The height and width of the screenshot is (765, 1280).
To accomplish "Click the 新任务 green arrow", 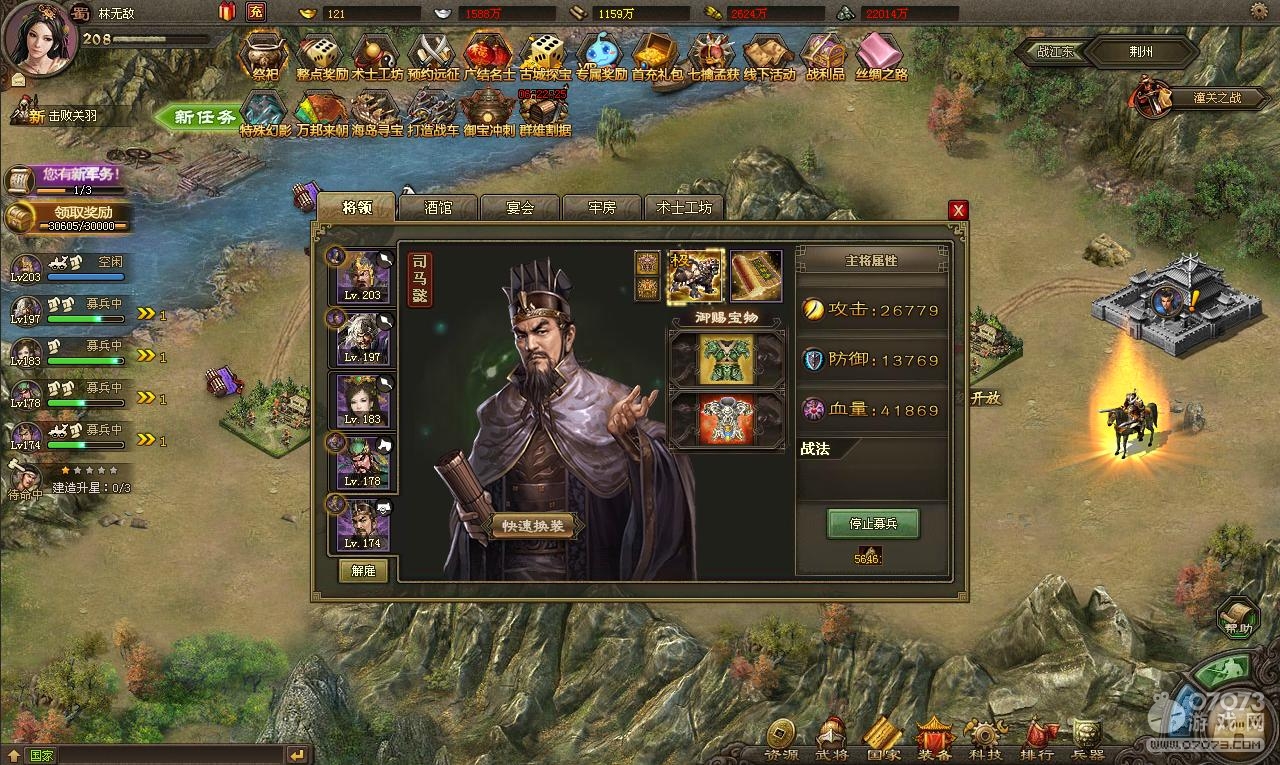I will pyautogui.click(x=195, y=117).
